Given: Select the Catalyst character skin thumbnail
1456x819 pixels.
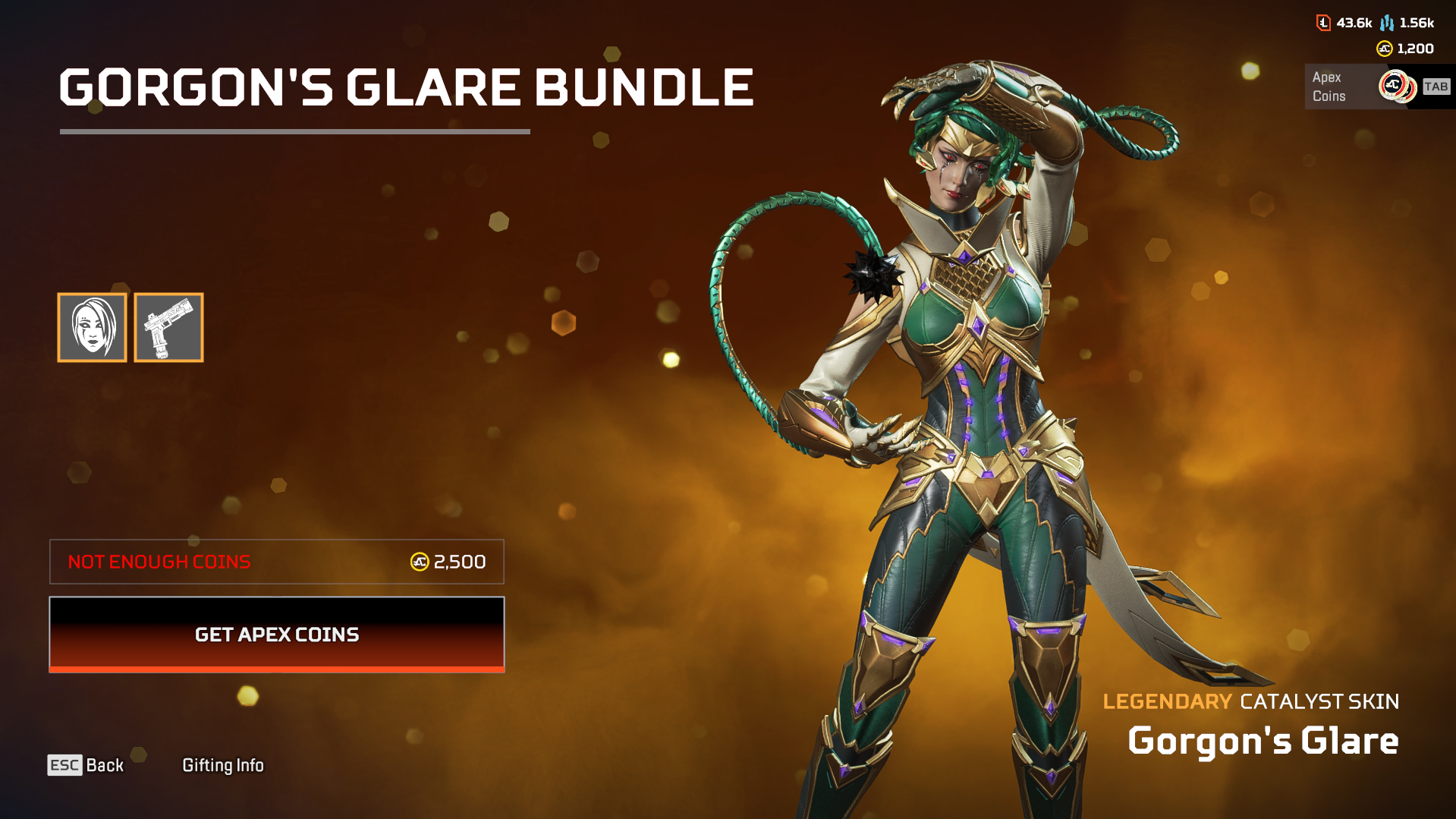Looking at the screenshot, I should (92, 327).
